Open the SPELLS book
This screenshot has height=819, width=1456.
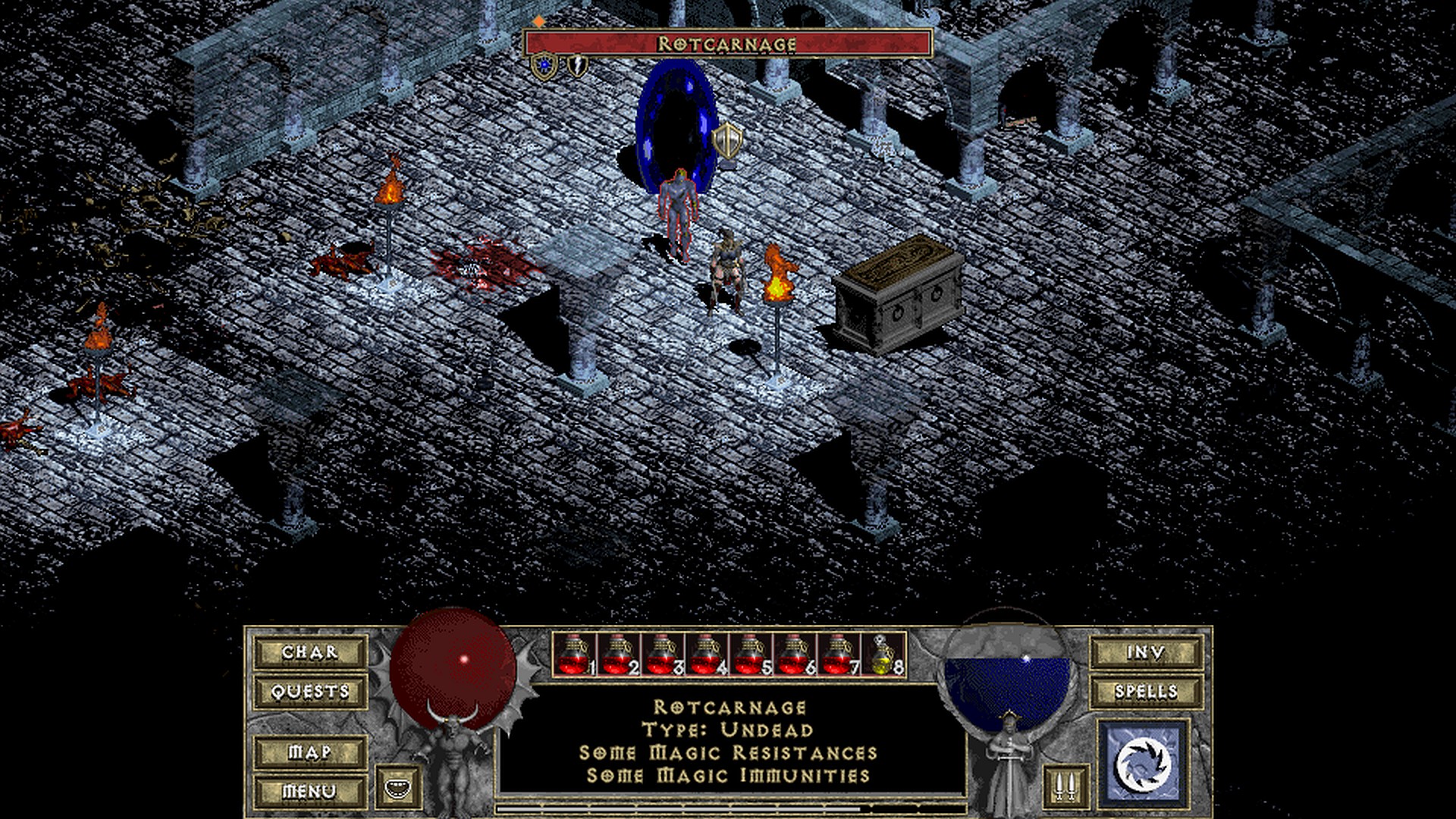(1145, 692)
